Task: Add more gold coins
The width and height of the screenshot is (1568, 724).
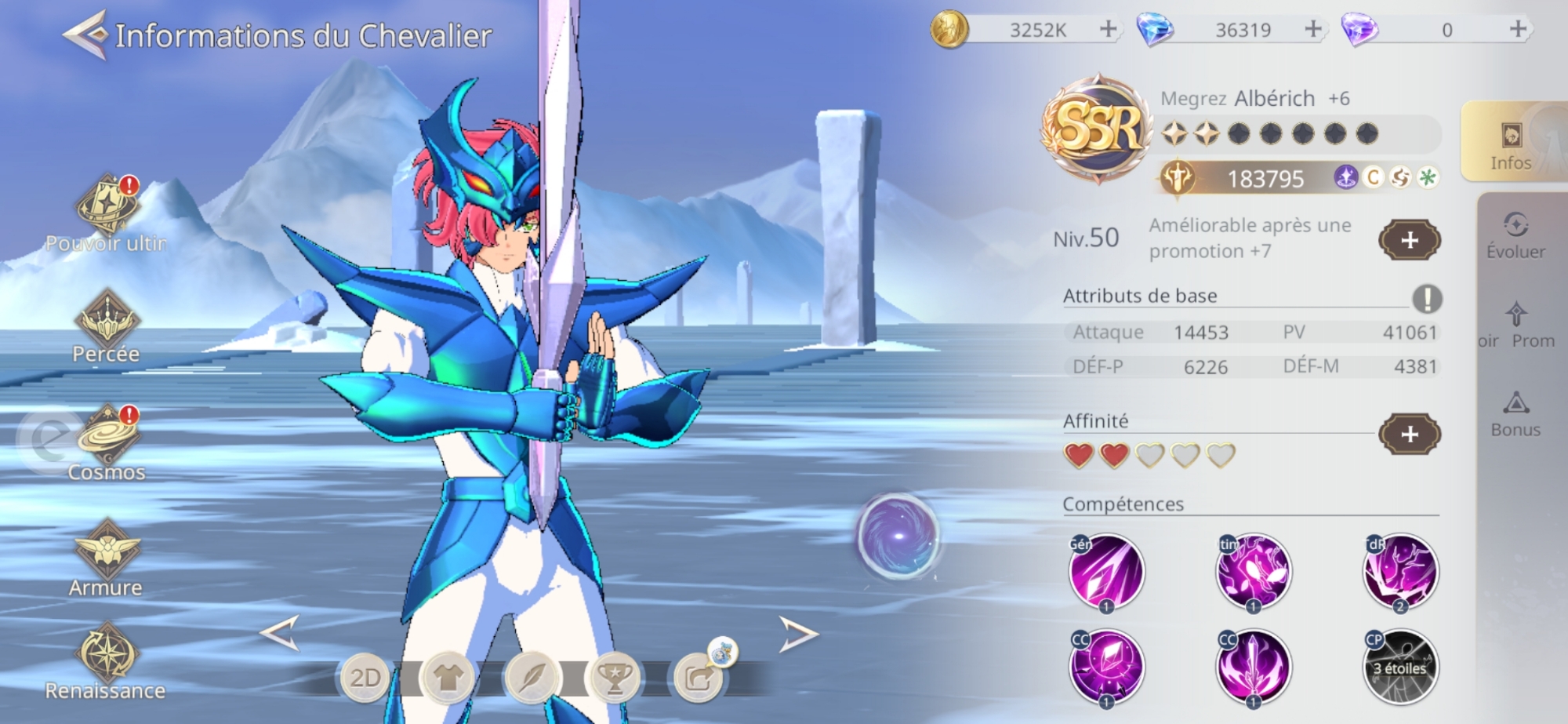Action: coord(1108,30)
